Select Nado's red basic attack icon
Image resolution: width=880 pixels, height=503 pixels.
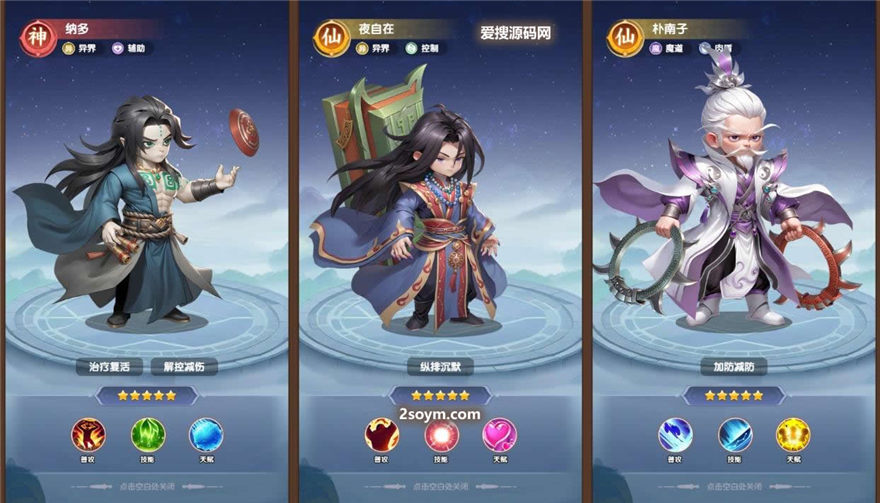pos(88,434)
